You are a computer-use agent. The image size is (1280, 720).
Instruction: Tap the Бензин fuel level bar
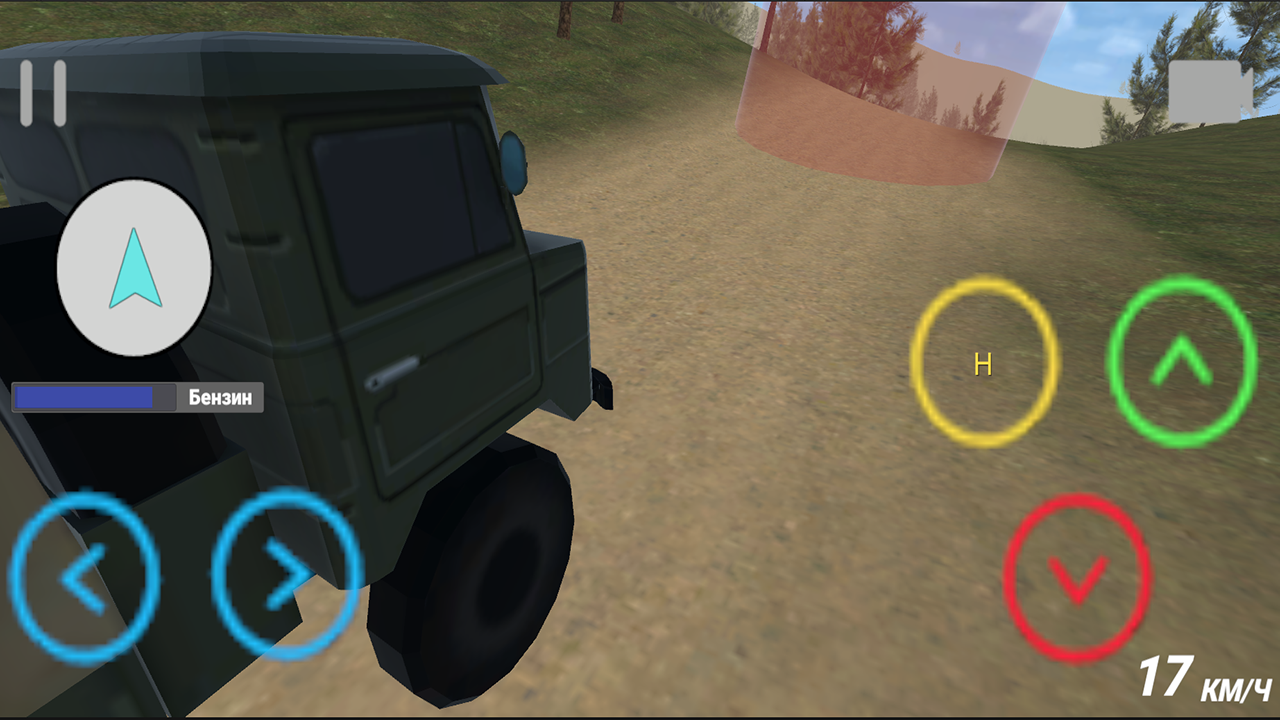137,397
